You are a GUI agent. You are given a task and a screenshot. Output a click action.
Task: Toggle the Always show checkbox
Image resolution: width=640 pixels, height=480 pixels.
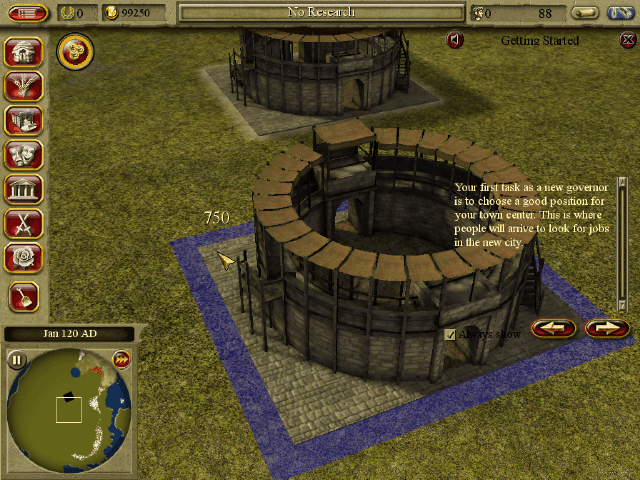coord(450,335)
